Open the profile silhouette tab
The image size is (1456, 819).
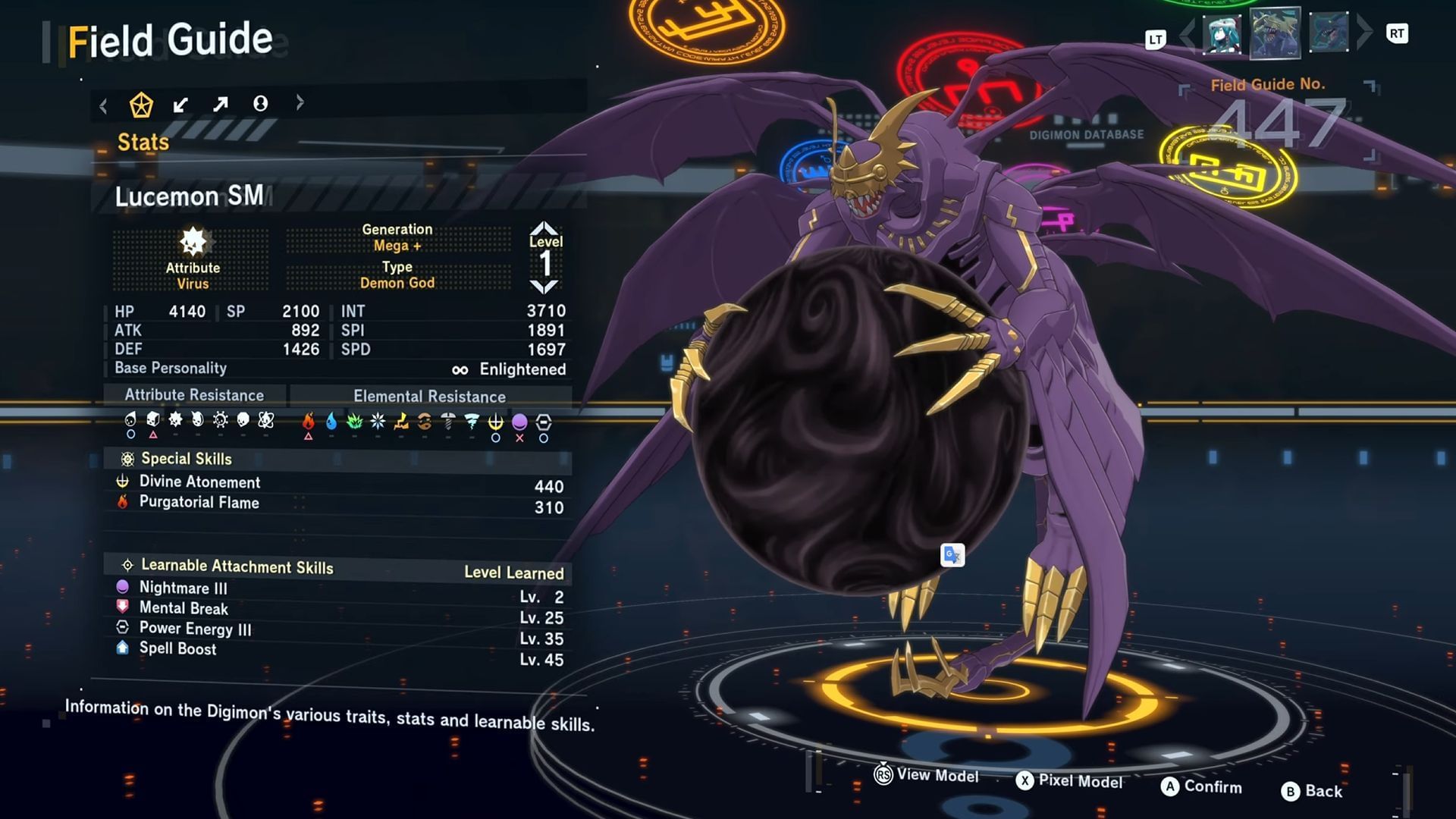[x=260, y=103]
